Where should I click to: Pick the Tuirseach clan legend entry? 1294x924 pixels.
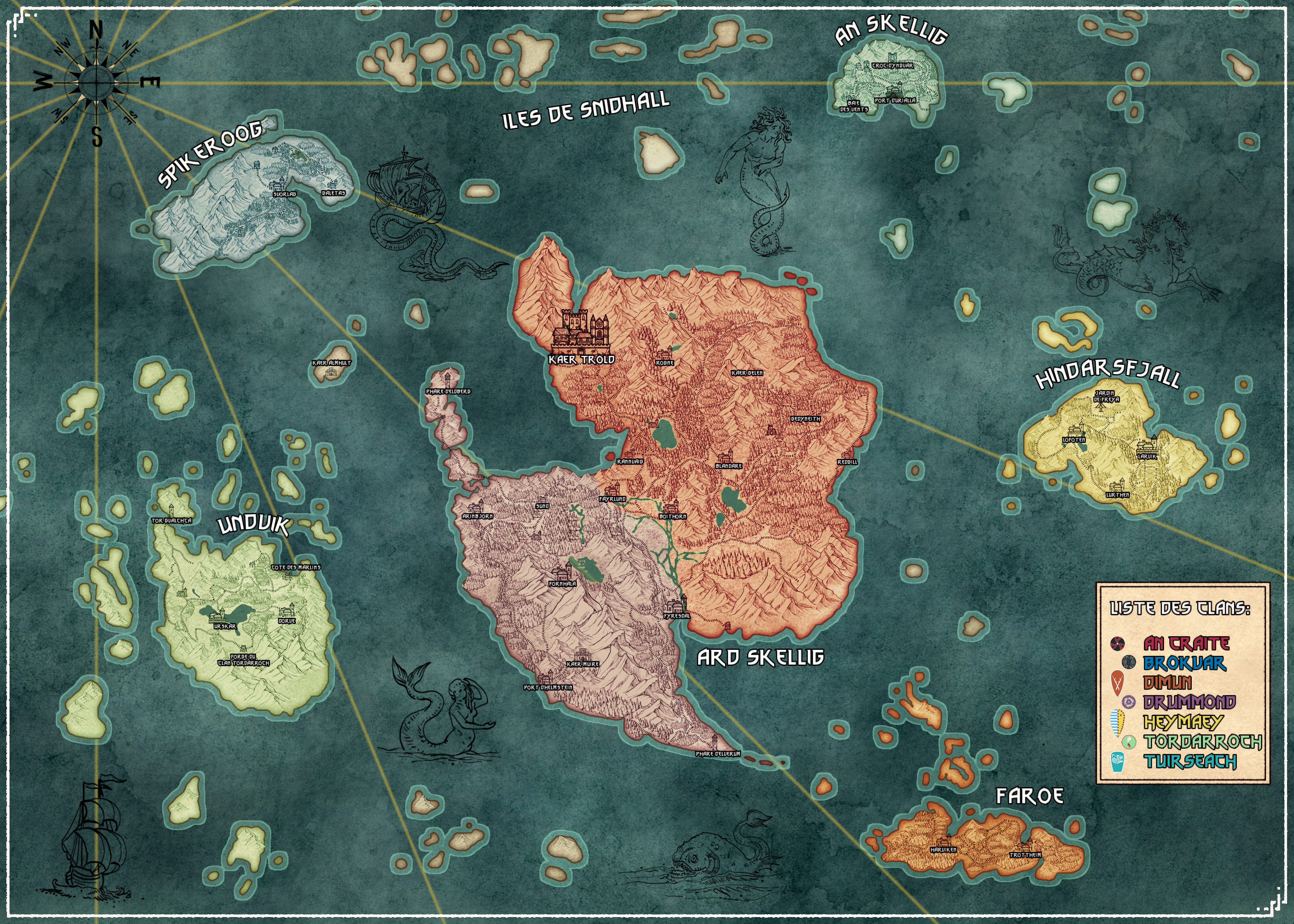click(x=1190, y=761)
